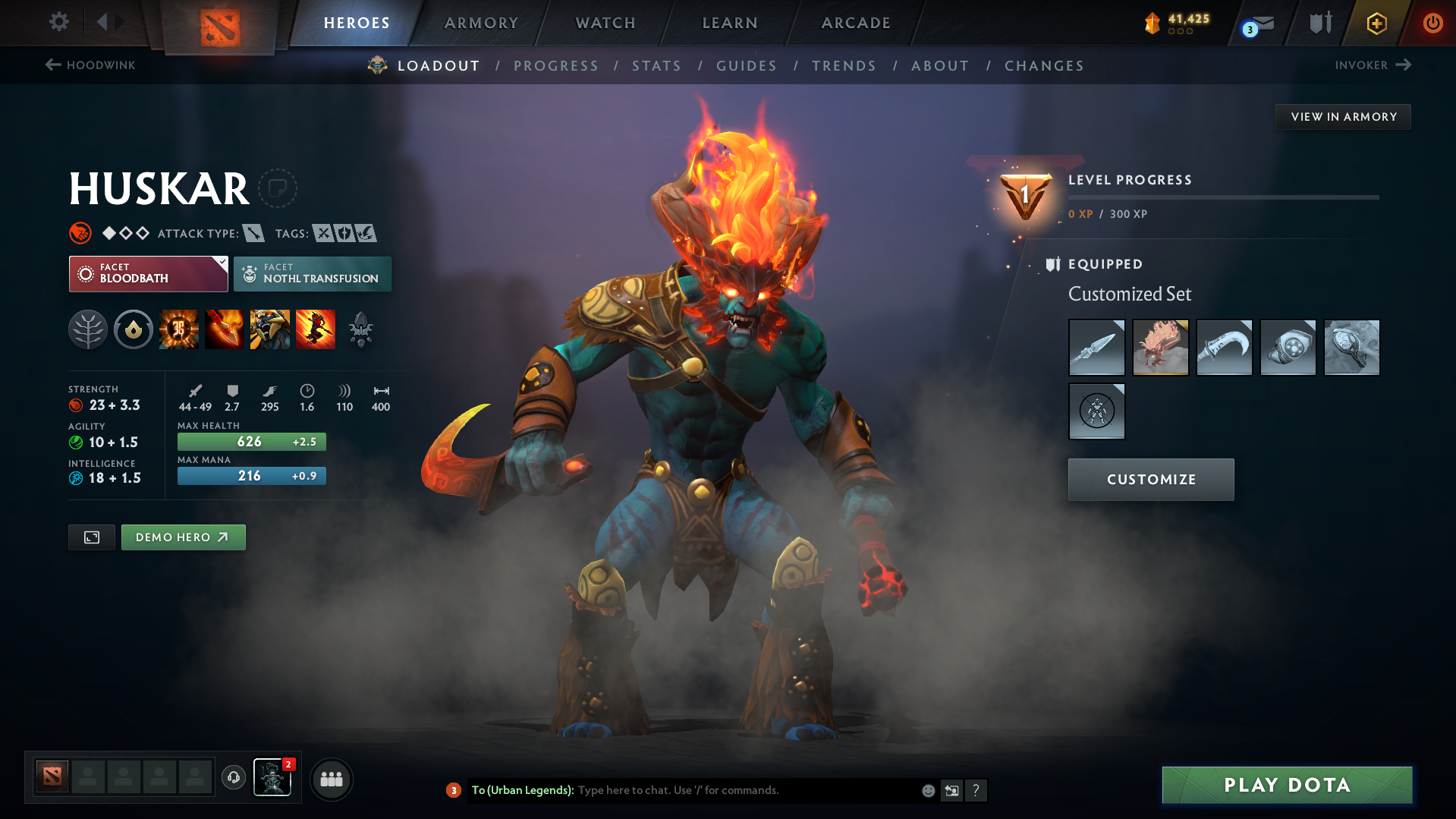This screenshot has height=819, width=1456.
Task: Select the Inner Fire ability icon
Action: point(179,329)
